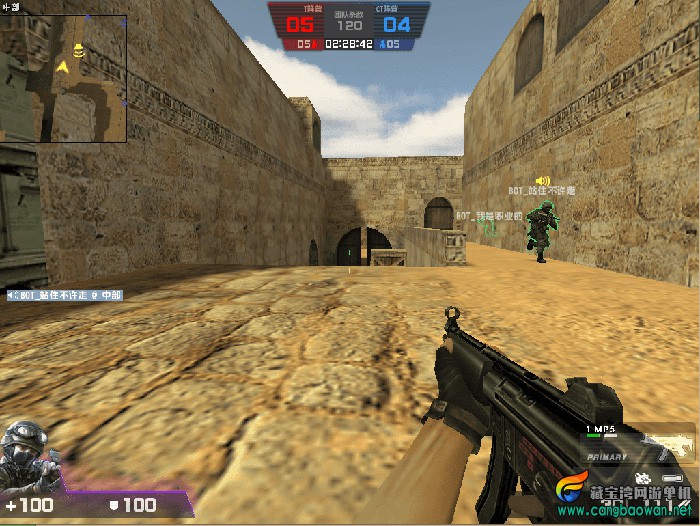Click the BOT radio chat message
The image size is (700, 526).
click(x=72, y=295)
